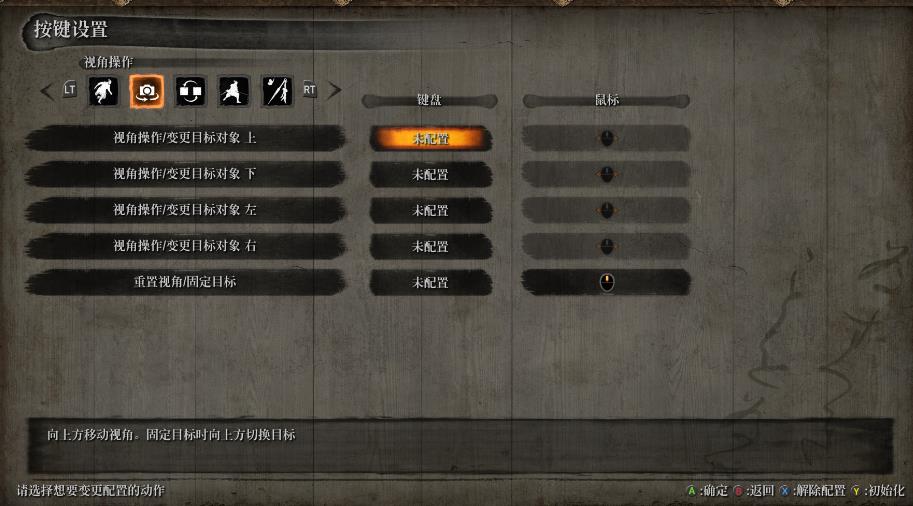Switch to the movement controls tab with running figure
Screen dimensions: 913x506
(102, 91)
